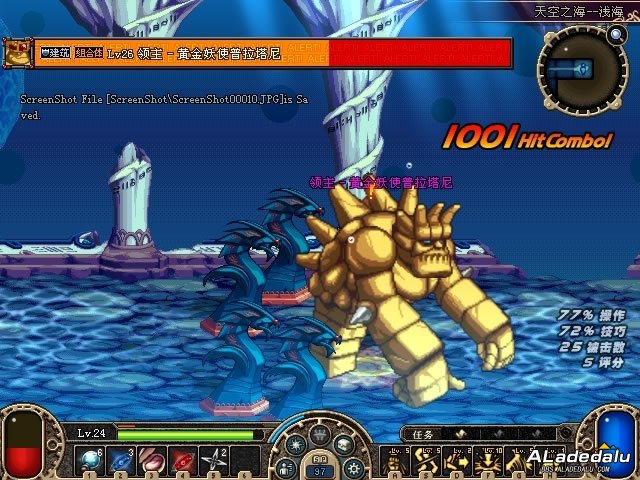Activate the Lv.10 downward strike skill
This screenshot has height=480, width=640.
pyautogui.click(x=490, y=460)
